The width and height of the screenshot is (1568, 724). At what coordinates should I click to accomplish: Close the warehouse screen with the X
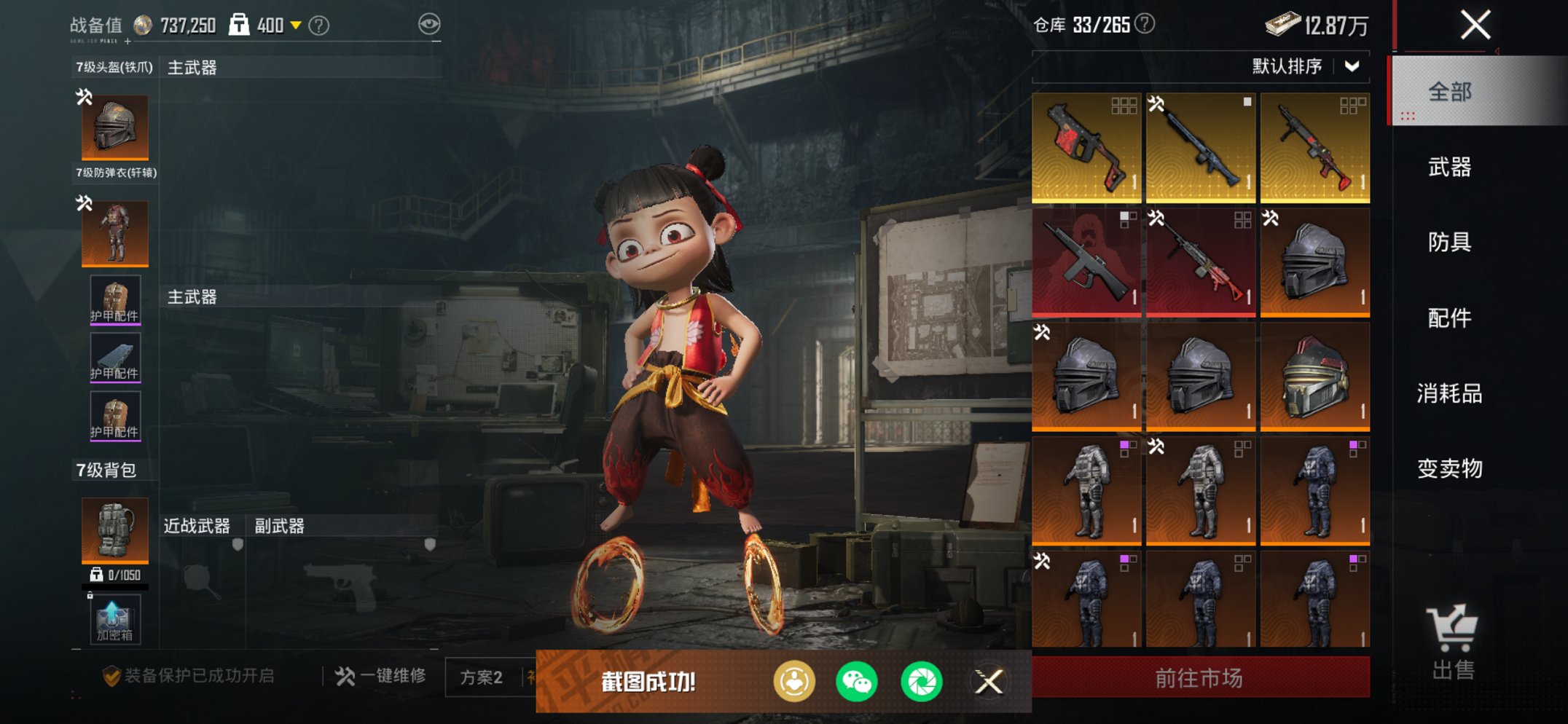click(1475, 25)
